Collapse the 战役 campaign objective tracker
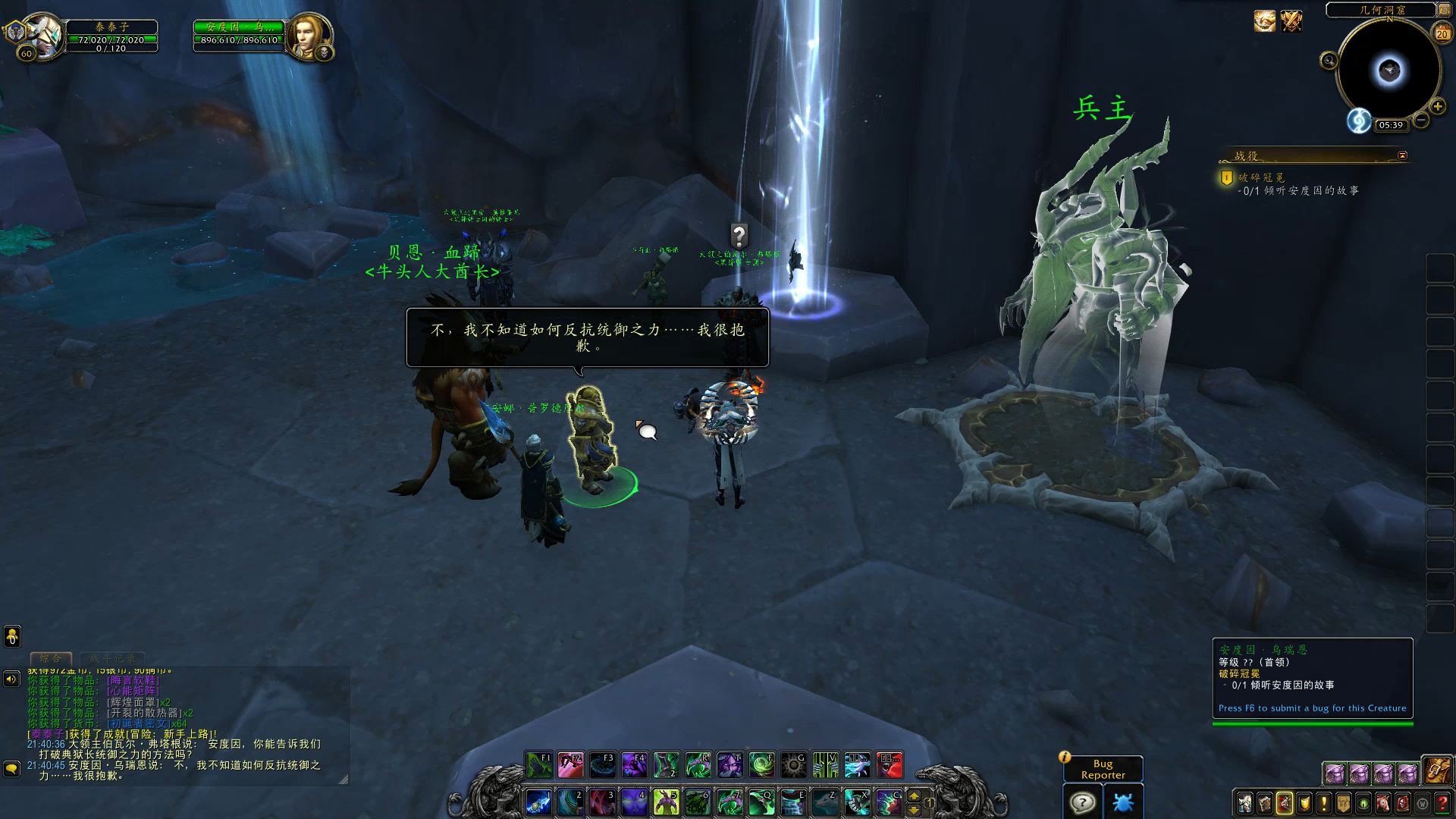 (1402, 155)
